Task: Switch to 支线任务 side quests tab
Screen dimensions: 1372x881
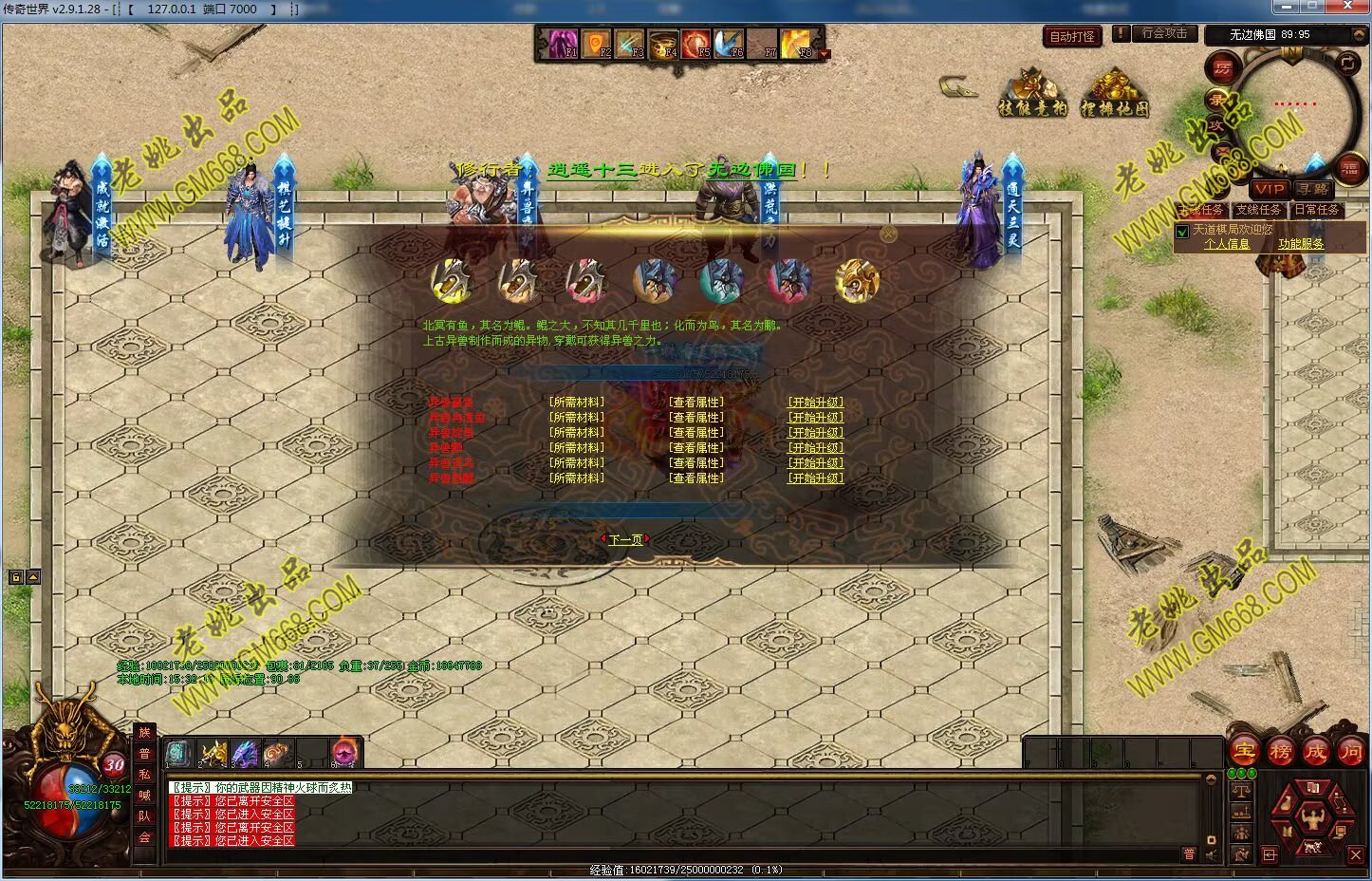Action: (x=1258, y=210)
